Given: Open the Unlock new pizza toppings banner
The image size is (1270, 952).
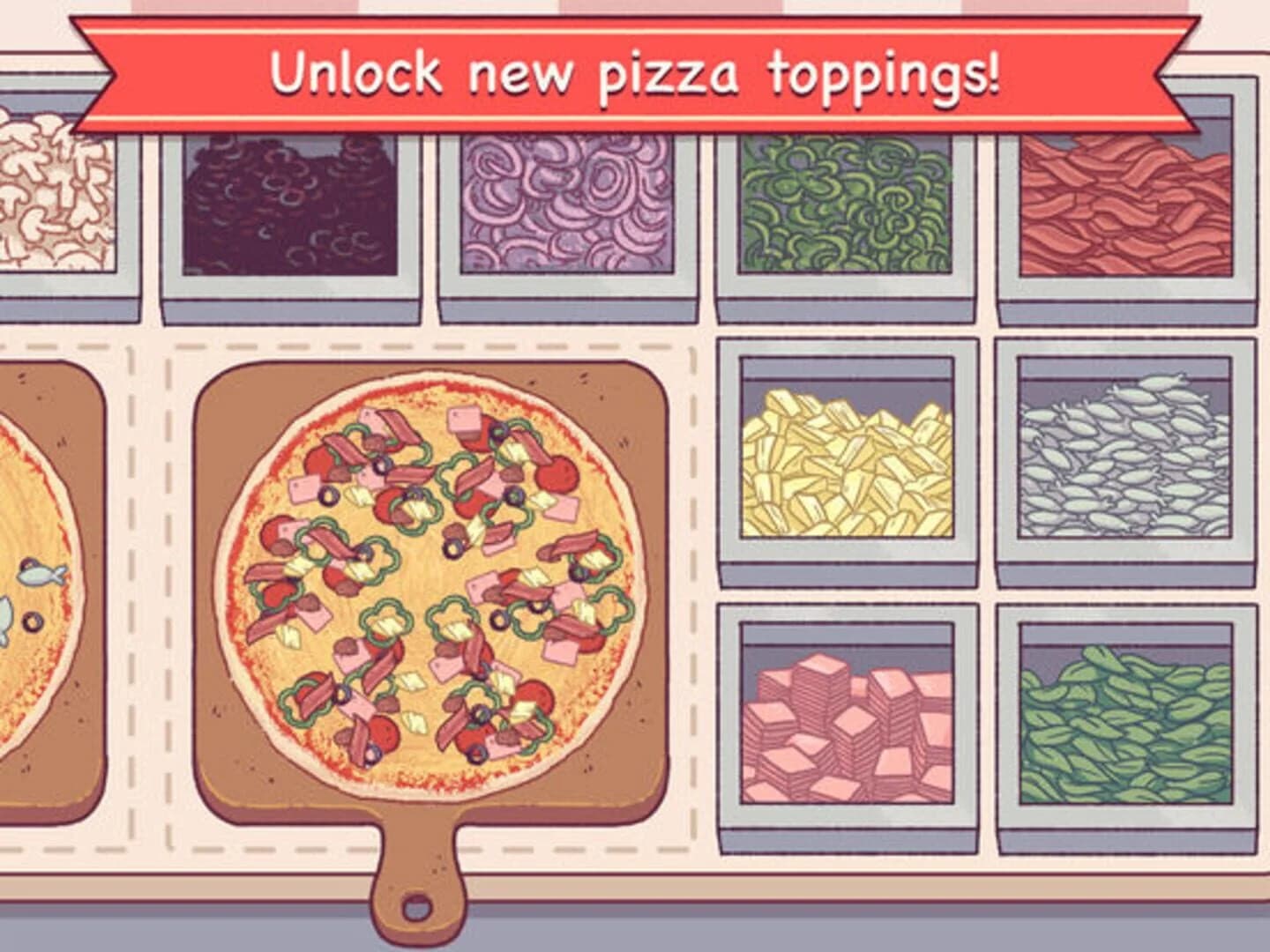Looking at the screenshot, I should coord(635,75).
